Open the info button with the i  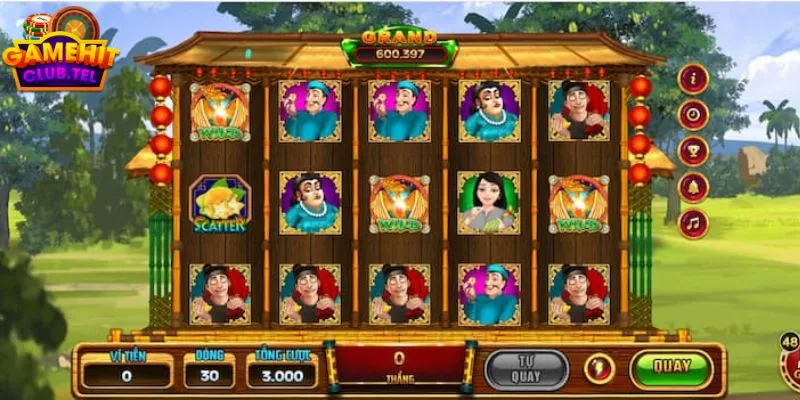tap(693, 79)
